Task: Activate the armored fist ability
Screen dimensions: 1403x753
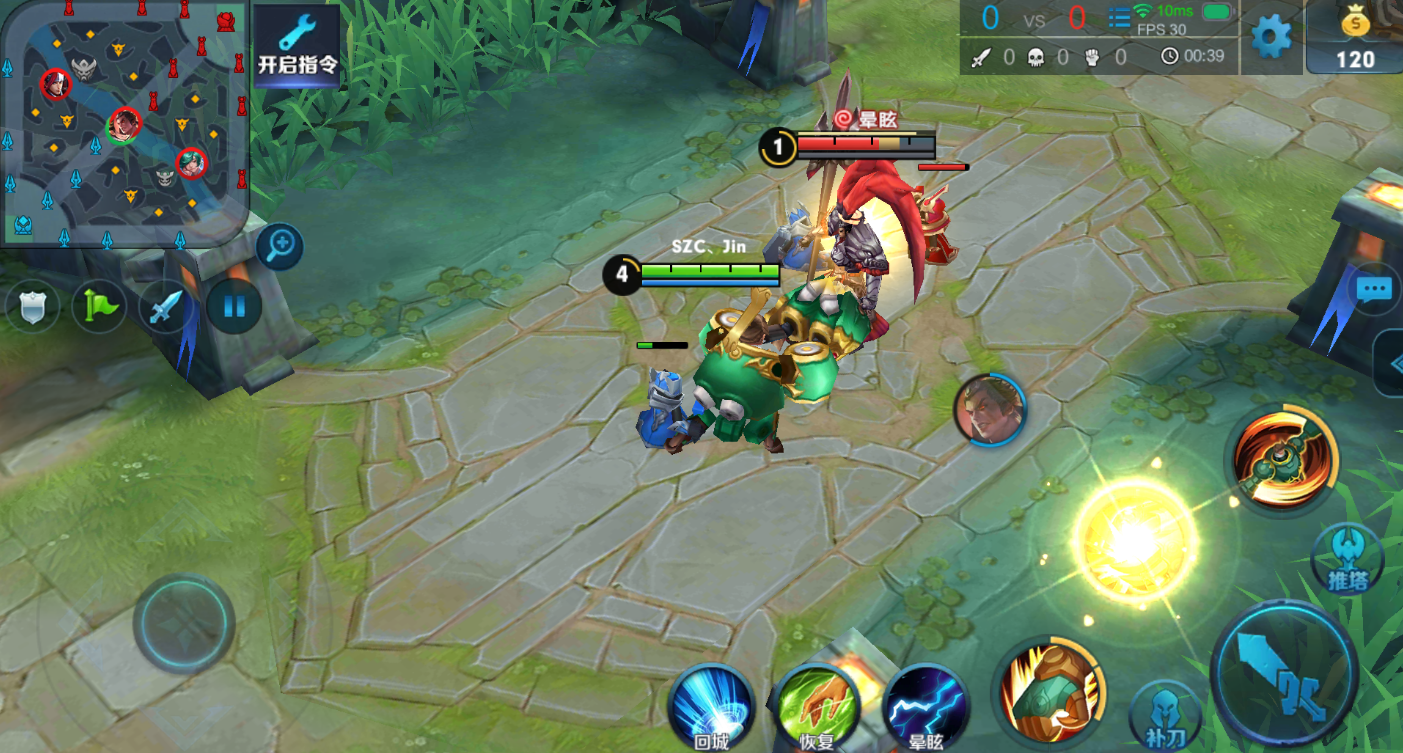Action: 1049,692
